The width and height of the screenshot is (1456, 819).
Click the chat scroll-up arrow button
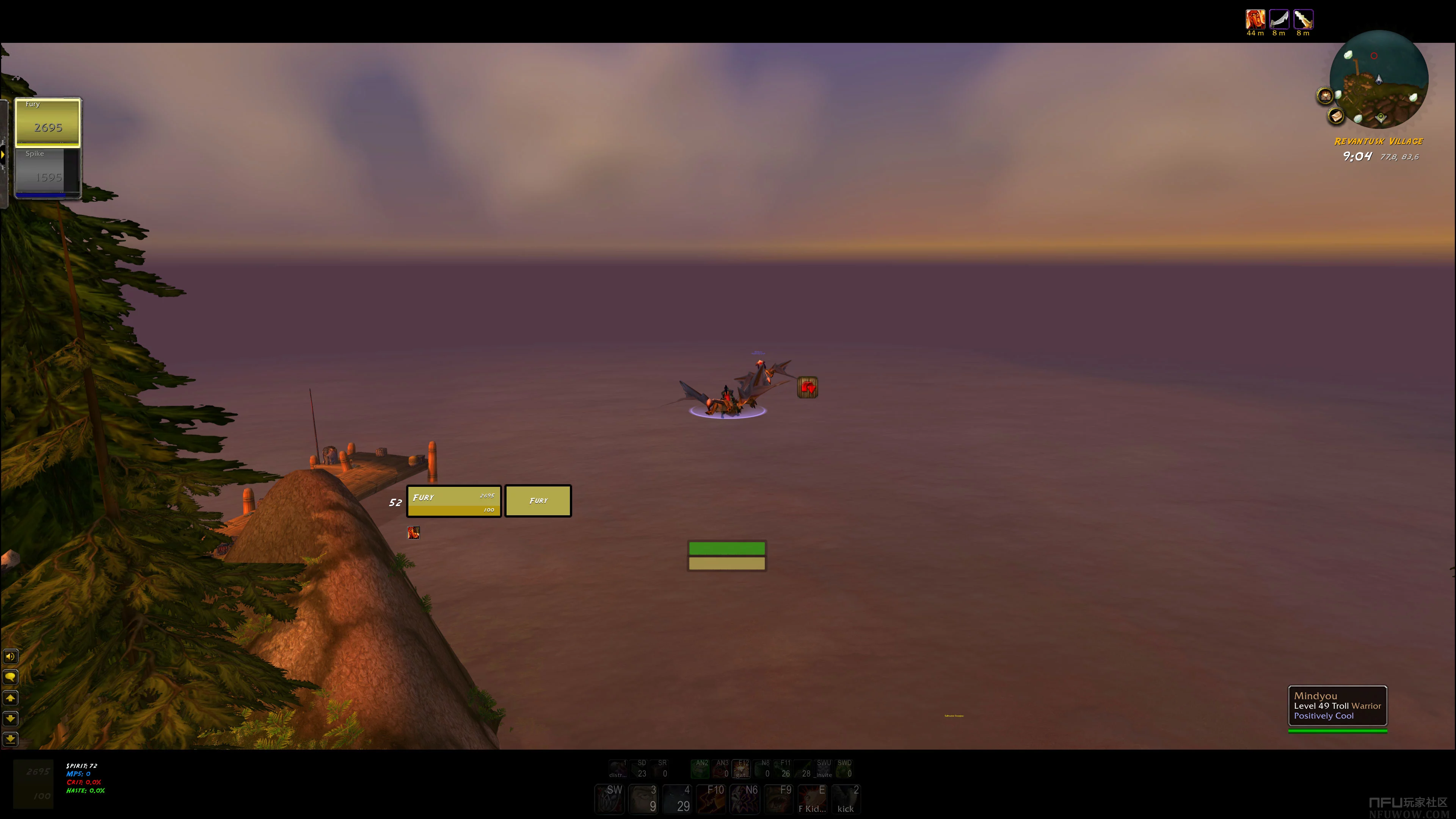pos(10,698)
